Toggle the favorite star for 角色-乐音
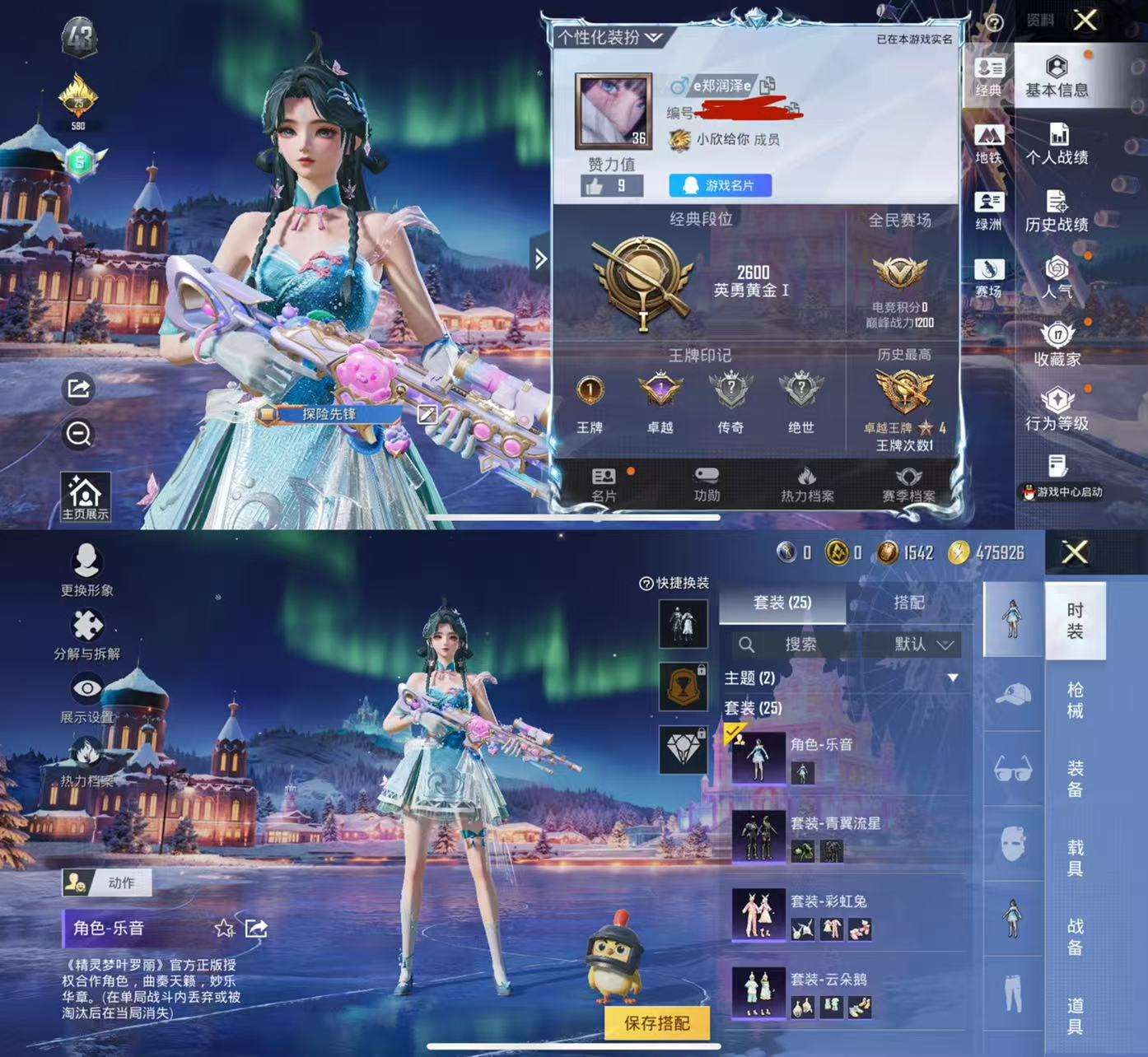The height and width of the screenshot is (1057, 1148). click(224, 928)
